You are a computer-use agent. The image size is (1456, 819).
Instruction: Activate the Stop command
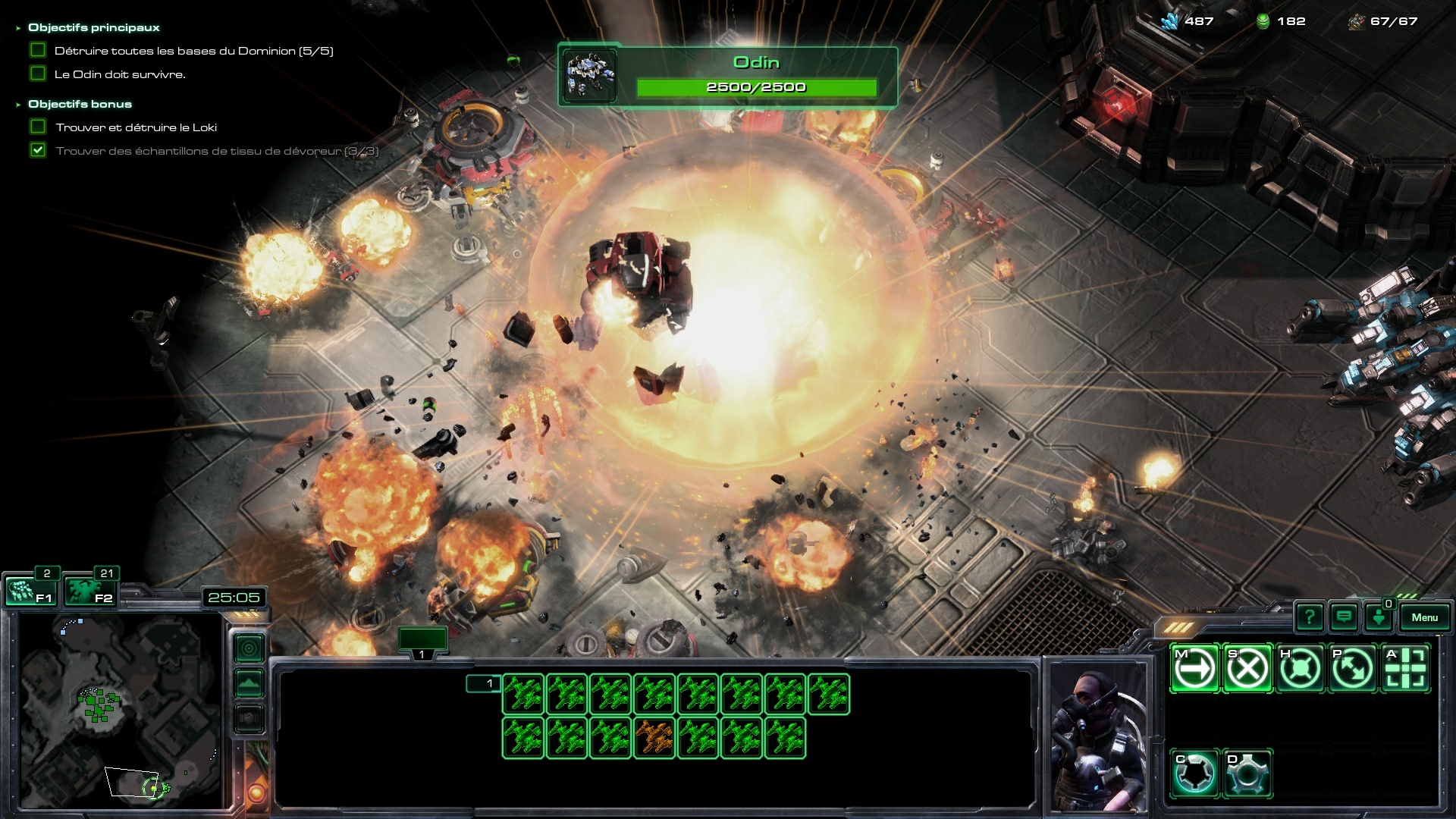[x=1247, y=669]
